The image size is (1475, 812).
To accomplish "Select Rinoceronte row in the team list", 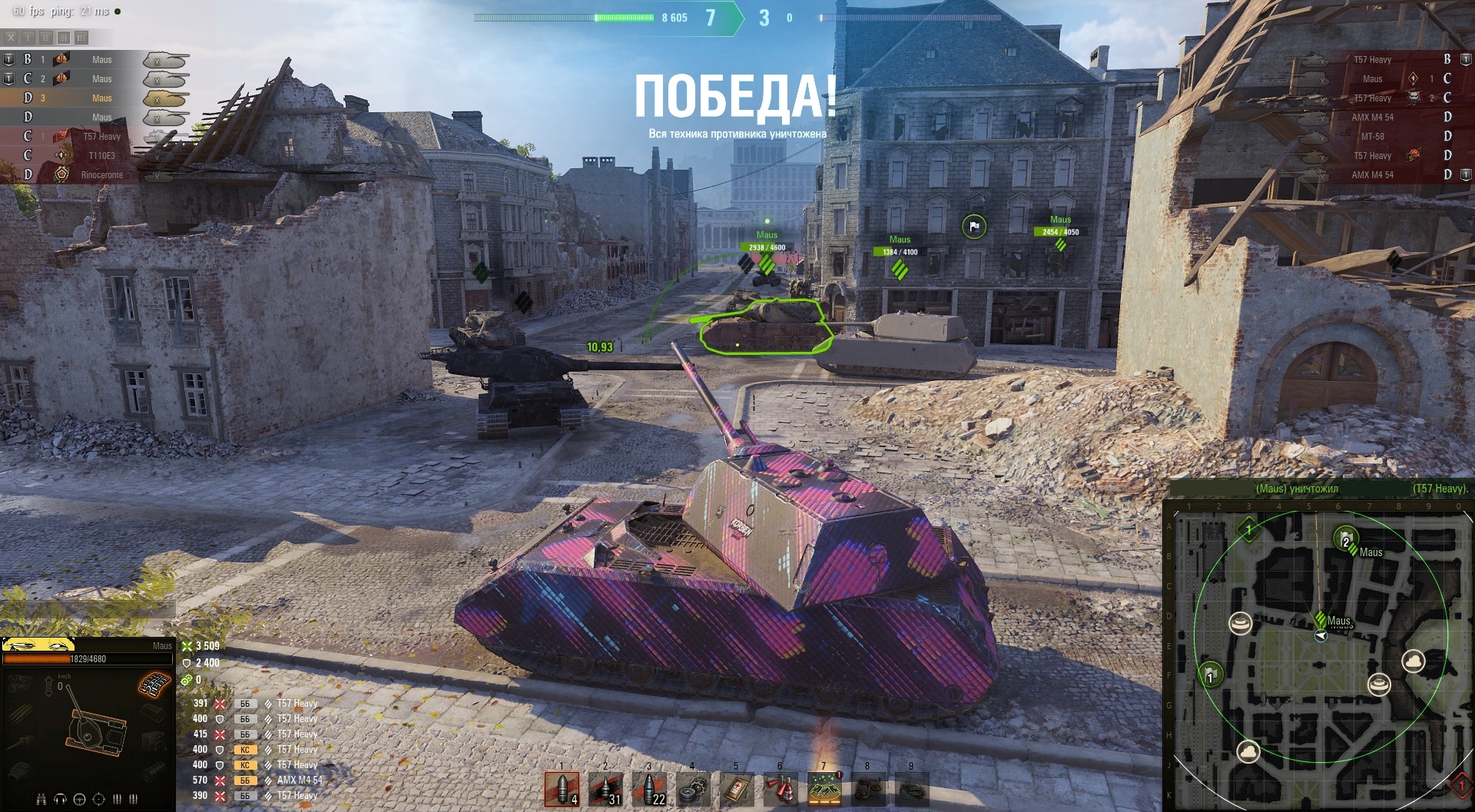I will 92,175.
